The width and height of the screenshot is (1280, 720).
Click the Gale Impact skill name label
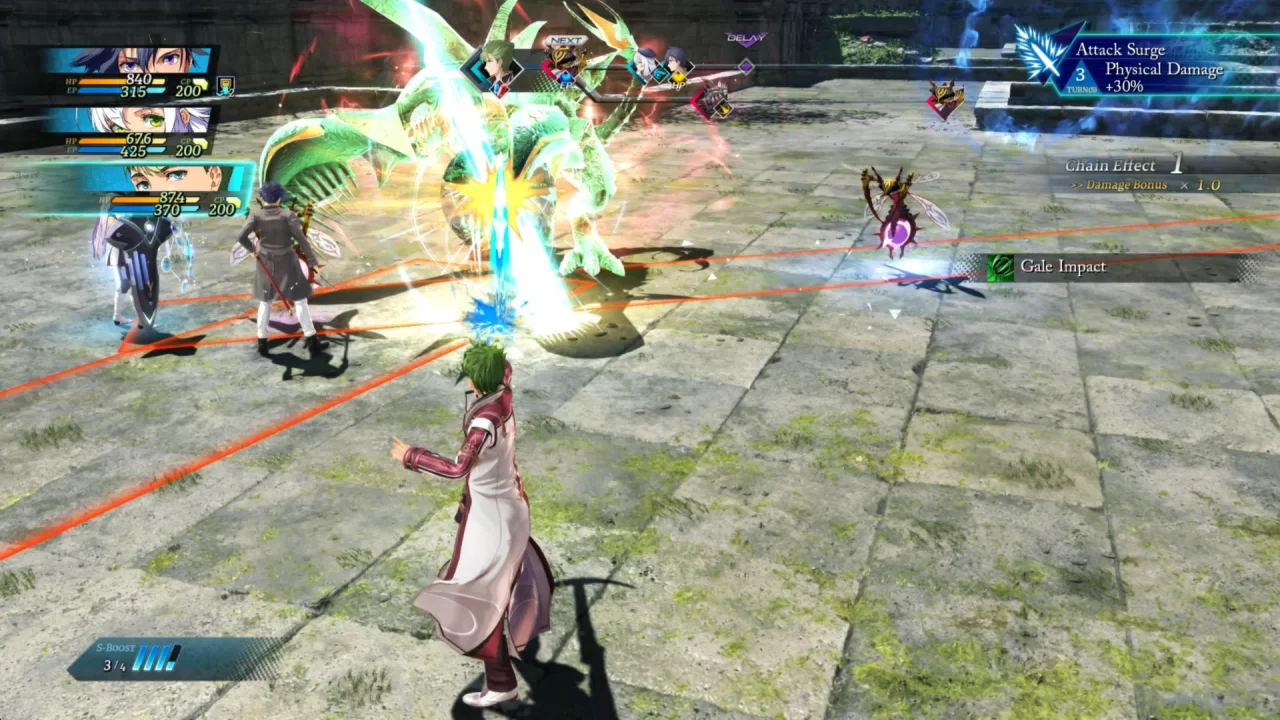[x=1065, y=267]
